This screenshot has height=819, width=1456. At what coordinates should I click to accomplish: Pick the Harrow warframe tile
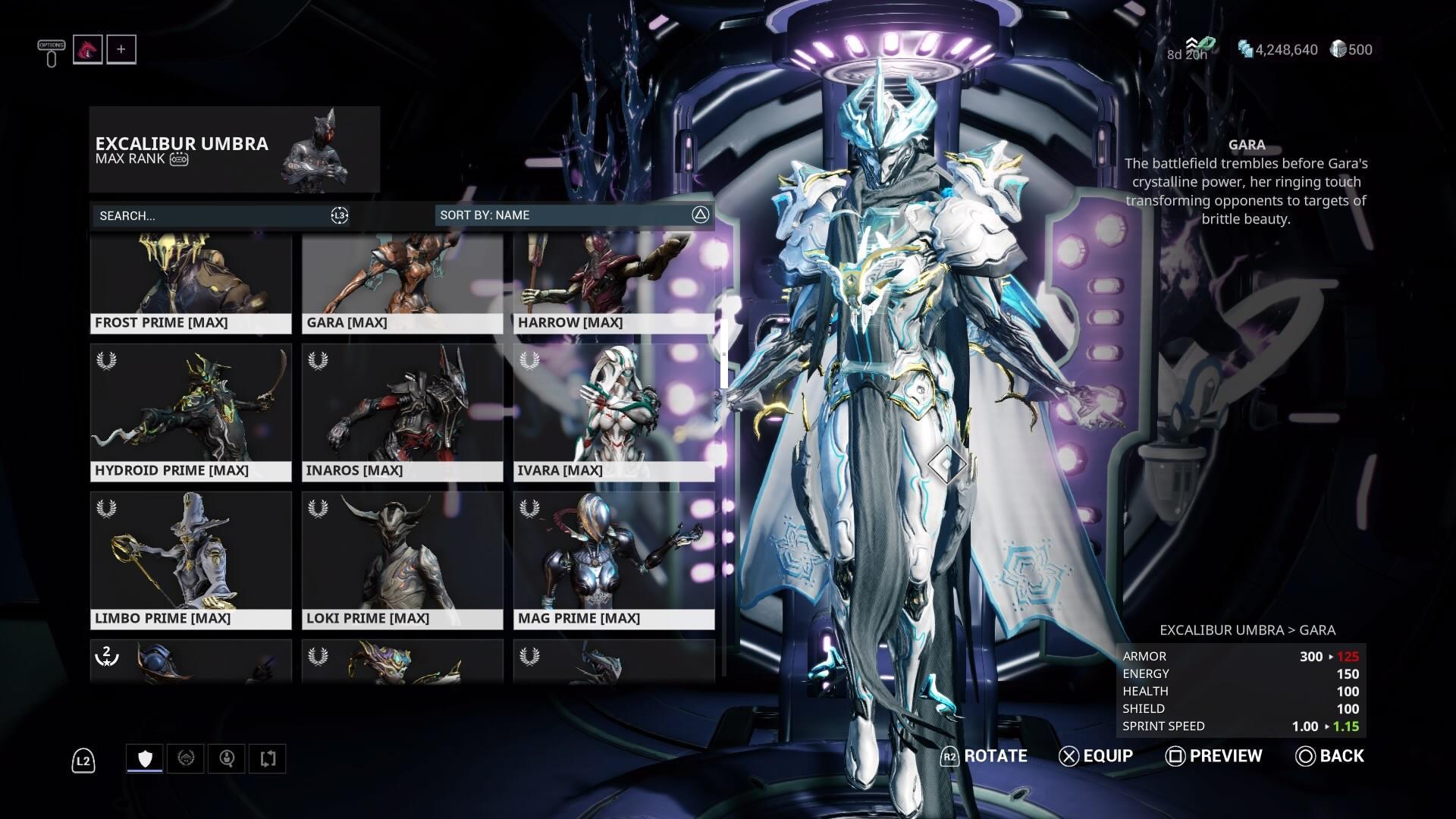613,284
